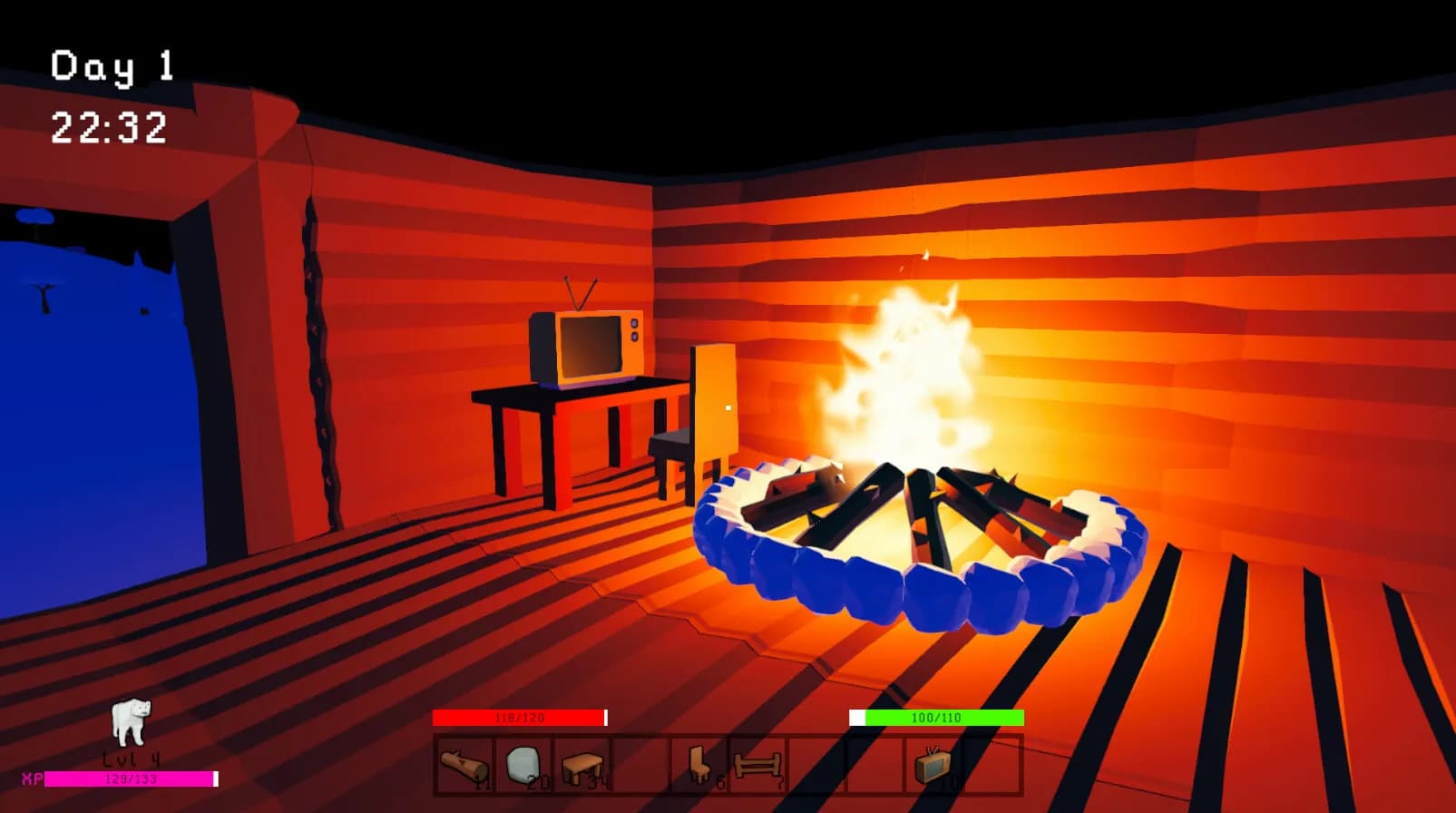The width and height of the screenshot is (1456, 813).
Task: Click the polar bear avatar icon
Action: pos(130,721)
